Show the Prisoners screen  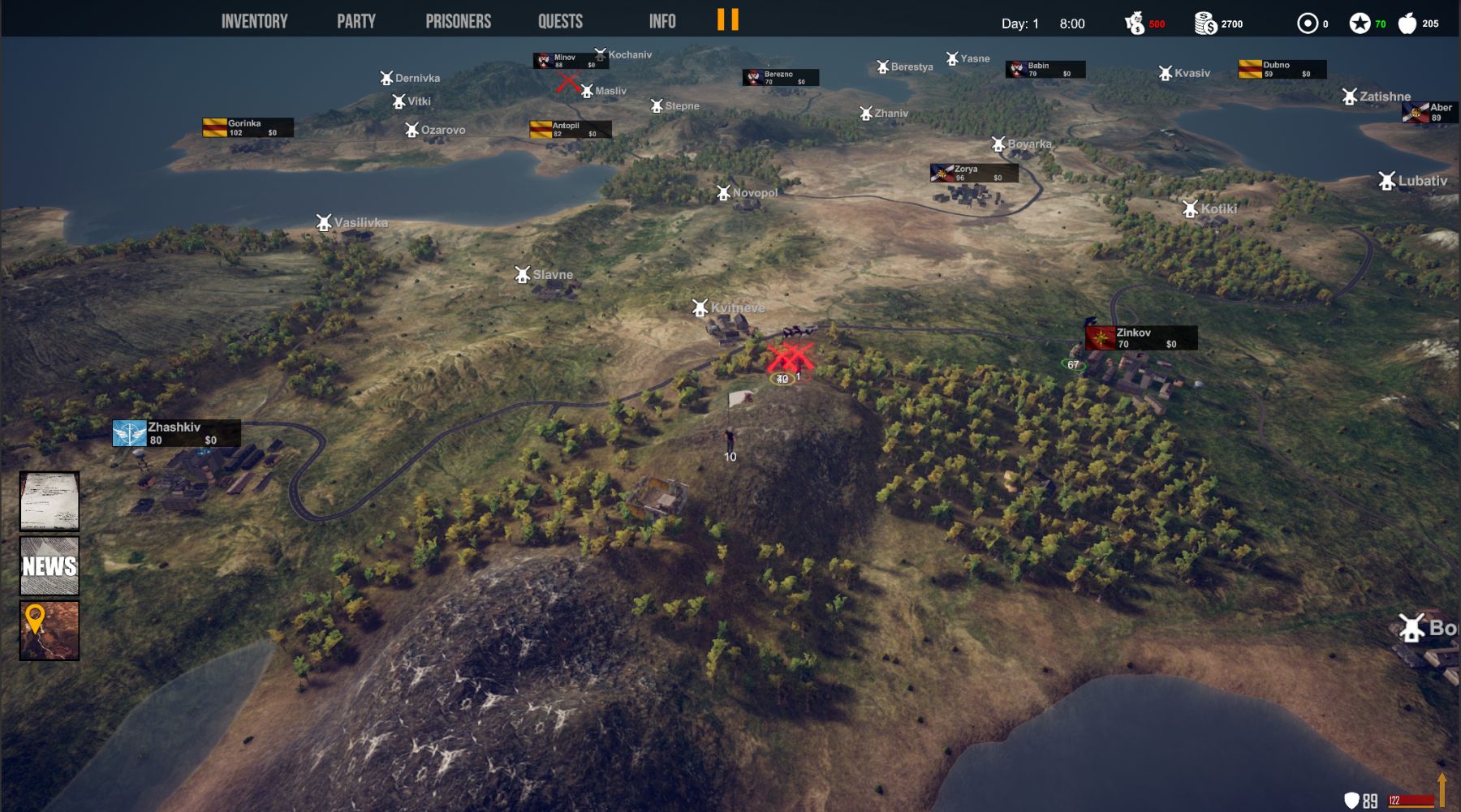tap(458, 21)
